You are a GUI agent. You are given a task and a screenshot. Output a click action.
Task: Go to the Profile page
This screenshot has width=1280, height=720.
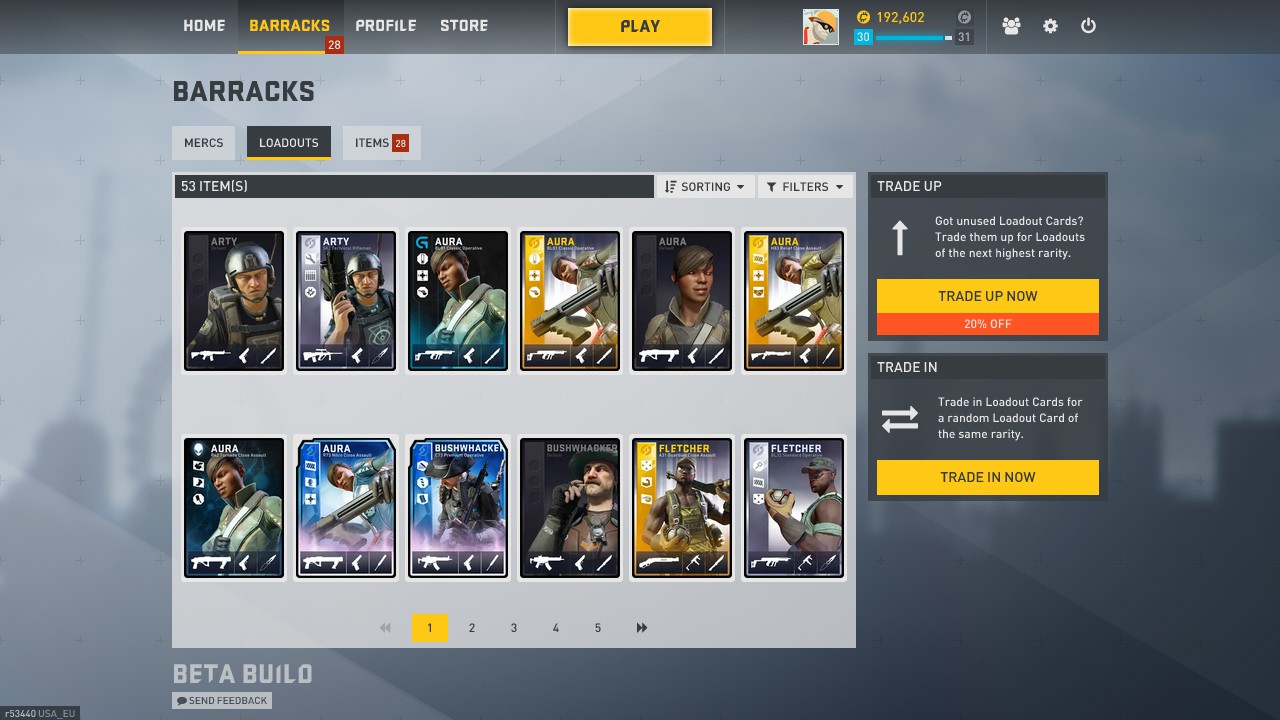click(385, 26)
